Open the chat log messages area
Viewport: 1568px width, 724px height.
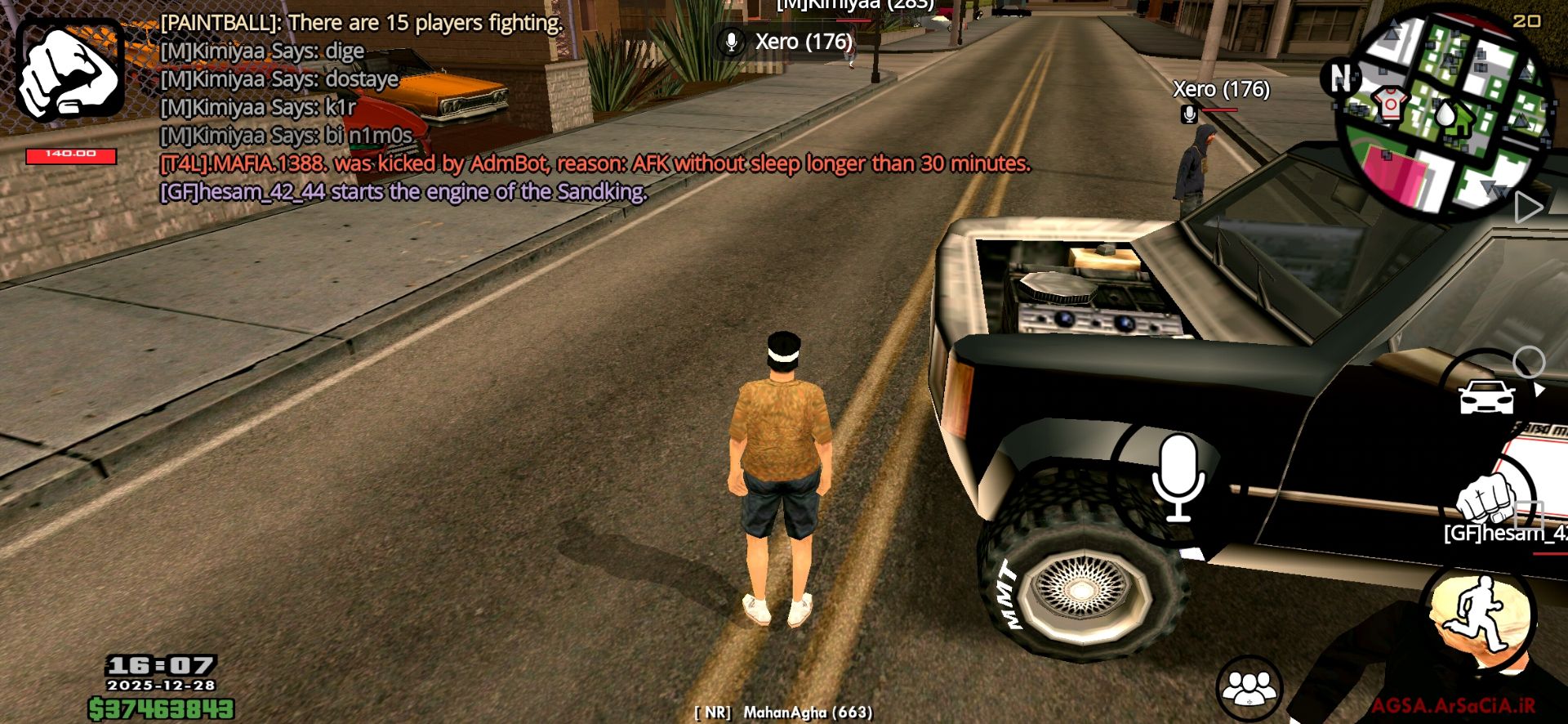click(x=490, y=108)
